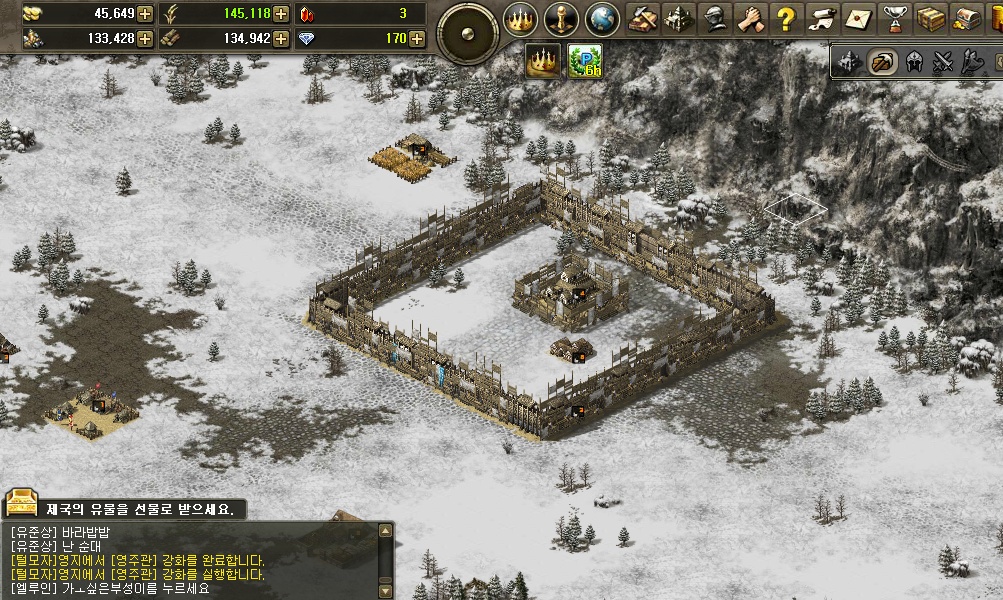
Task: Buy more diamonds with the plus button
Action: [416, 39]
